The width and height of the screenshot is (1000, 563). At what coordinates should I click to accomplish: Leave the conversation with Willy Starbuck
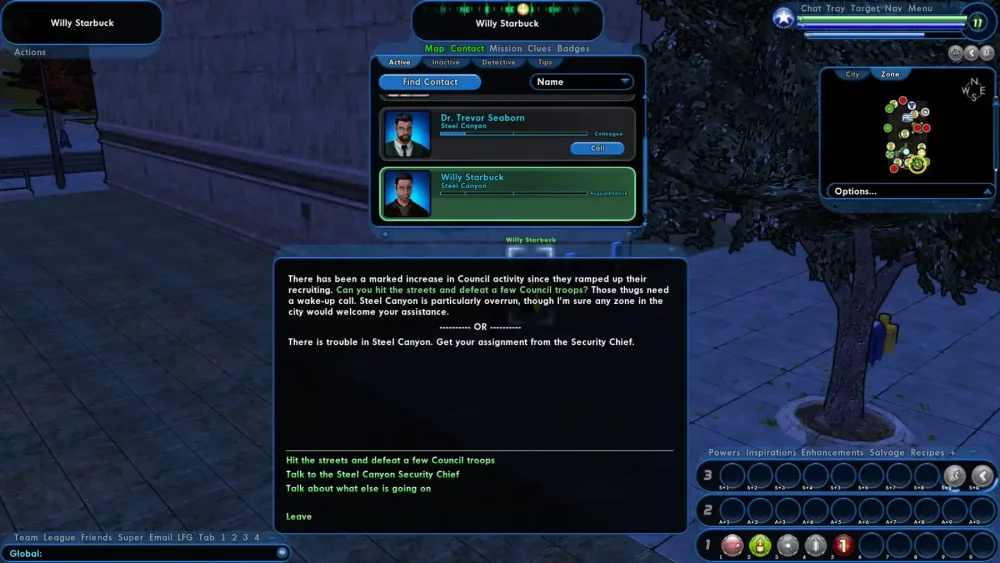(x=299, y=516)
